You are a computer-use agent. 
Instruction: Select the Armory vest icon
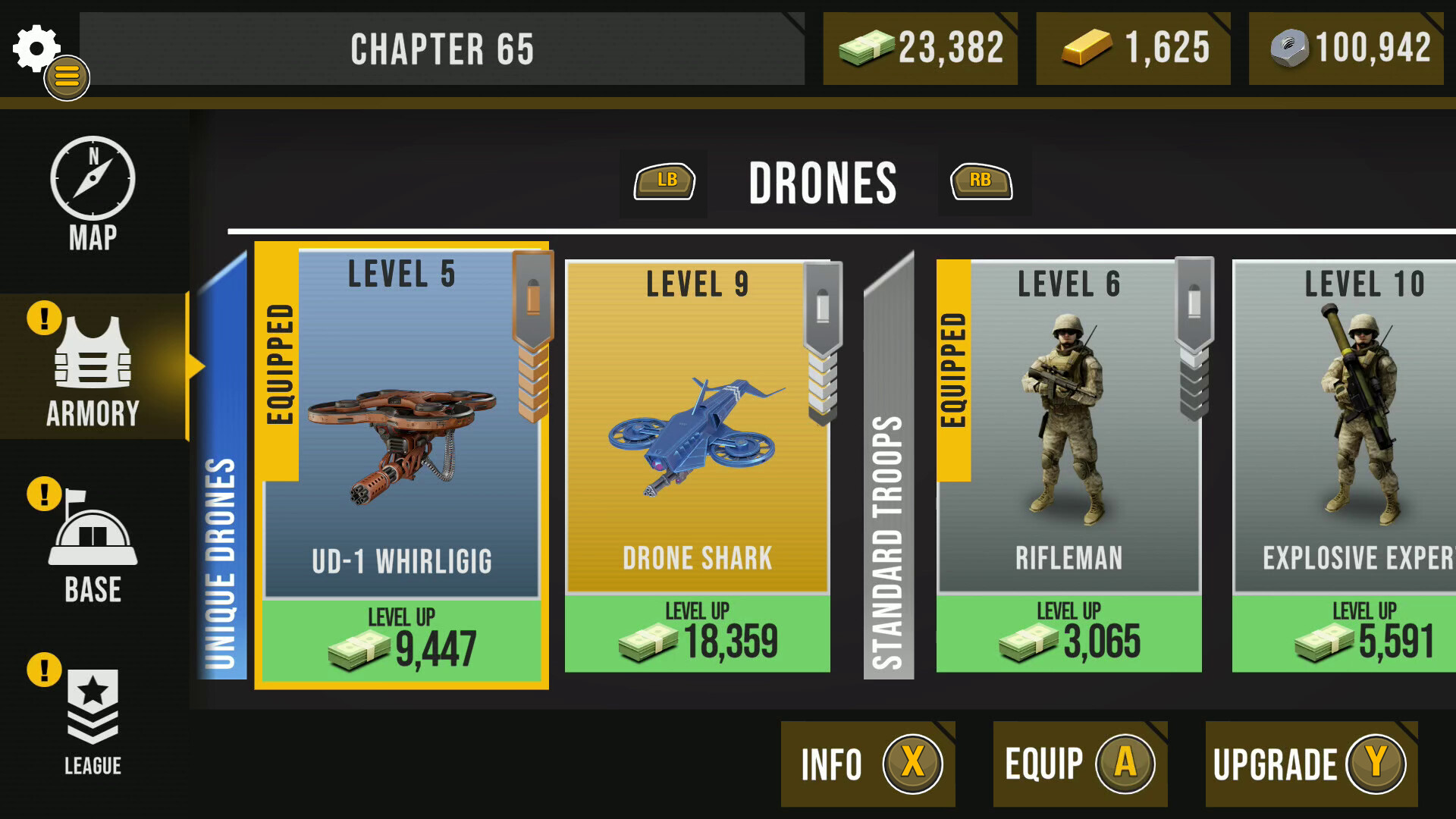(x=93, y=356)
